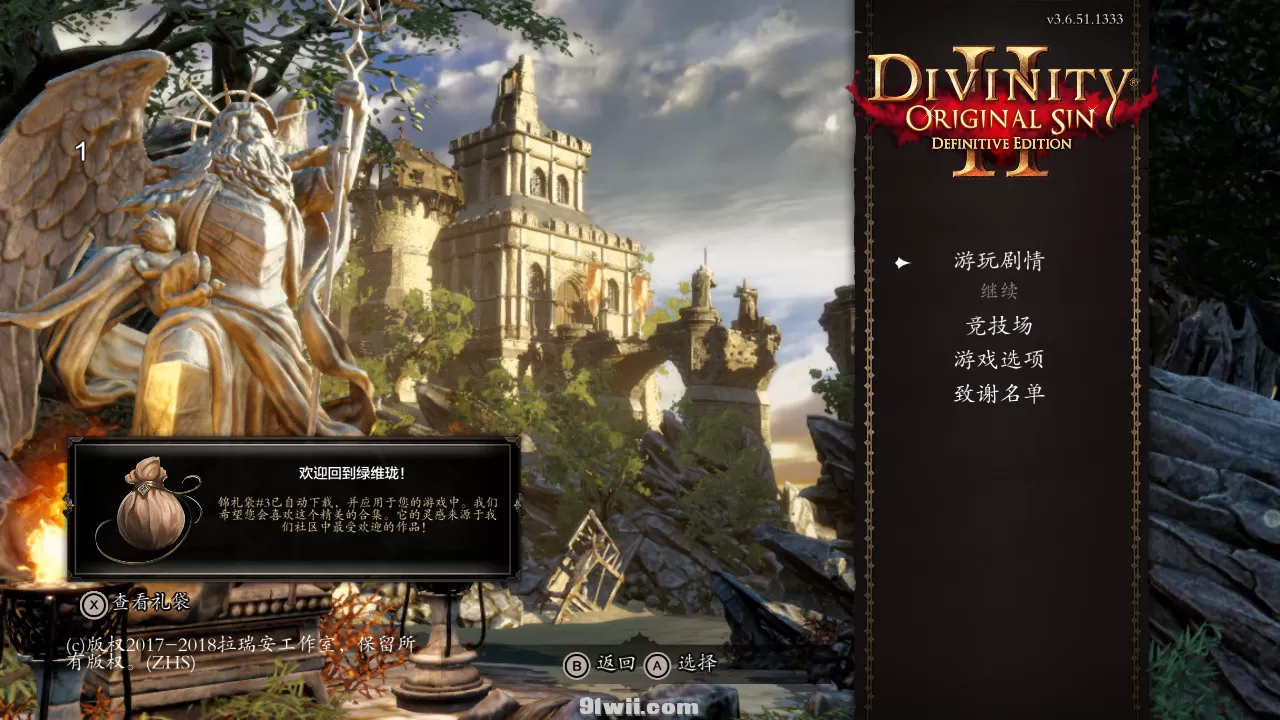Select 游玩剧情 from the main menu
The width and height of the screenshot is (1280, 720).
[997, 262]
